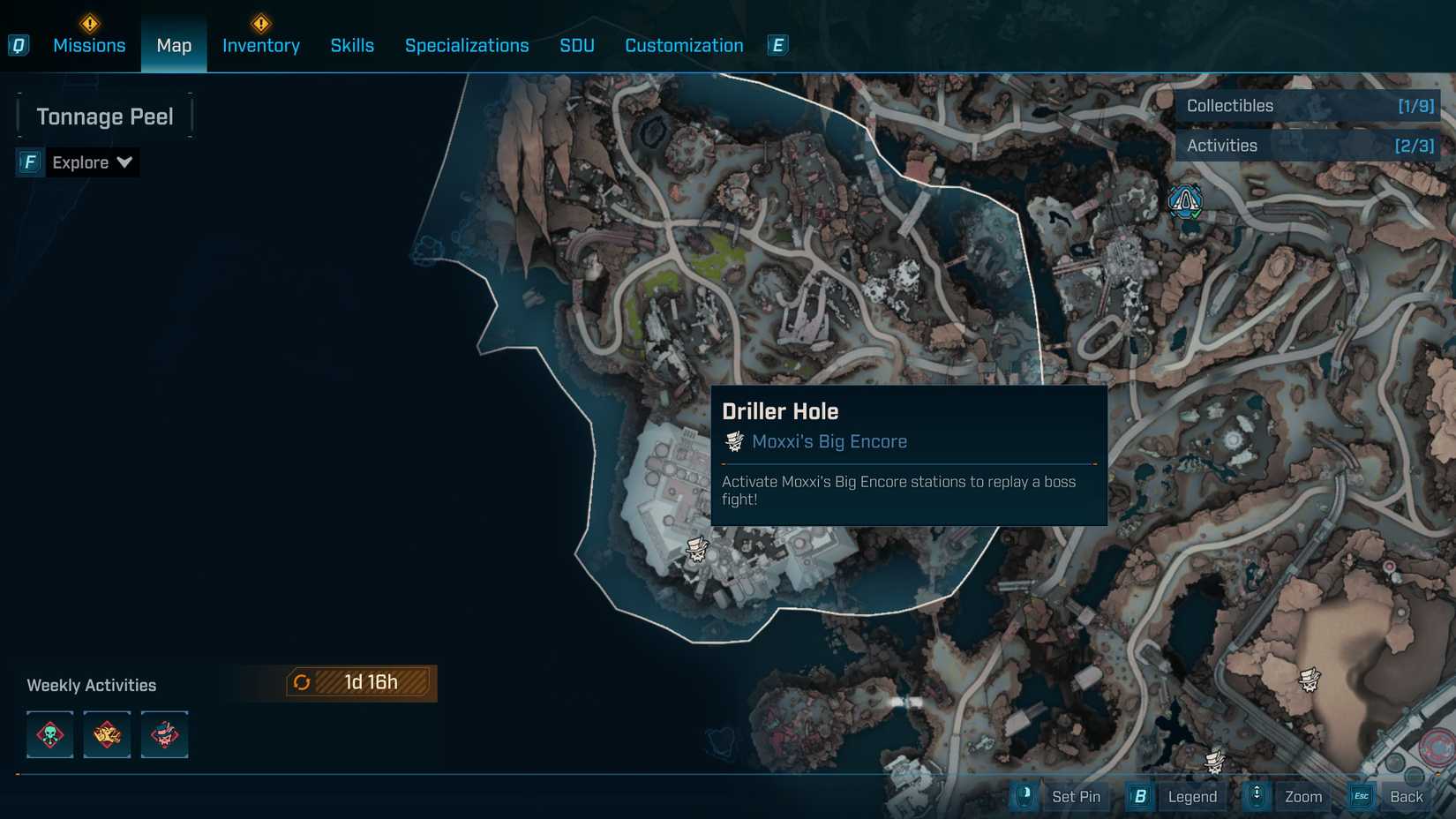Click the Legend button
1456x819 pixels.
pyautogui.click(x=1192, y=795)
